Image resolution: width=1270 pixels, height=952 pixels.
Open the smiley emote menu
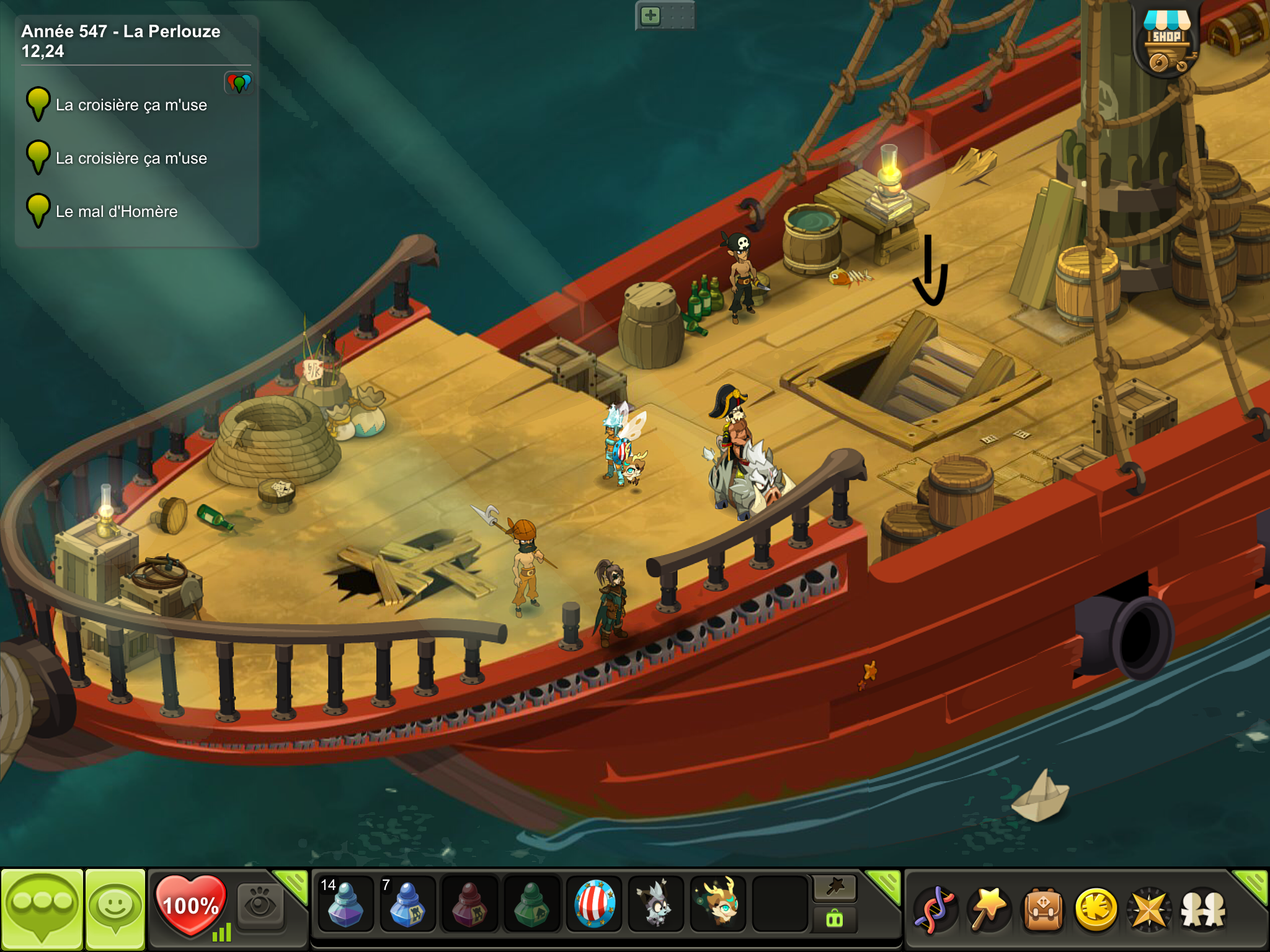click(115, 907)
